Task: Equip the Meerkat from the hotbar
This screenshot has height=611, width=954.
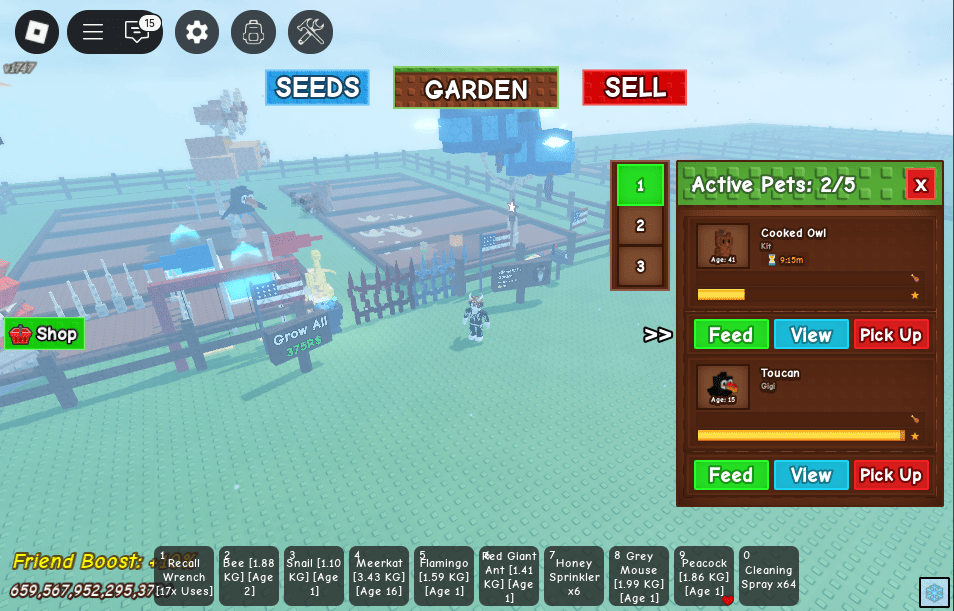Action: [379, 576]
